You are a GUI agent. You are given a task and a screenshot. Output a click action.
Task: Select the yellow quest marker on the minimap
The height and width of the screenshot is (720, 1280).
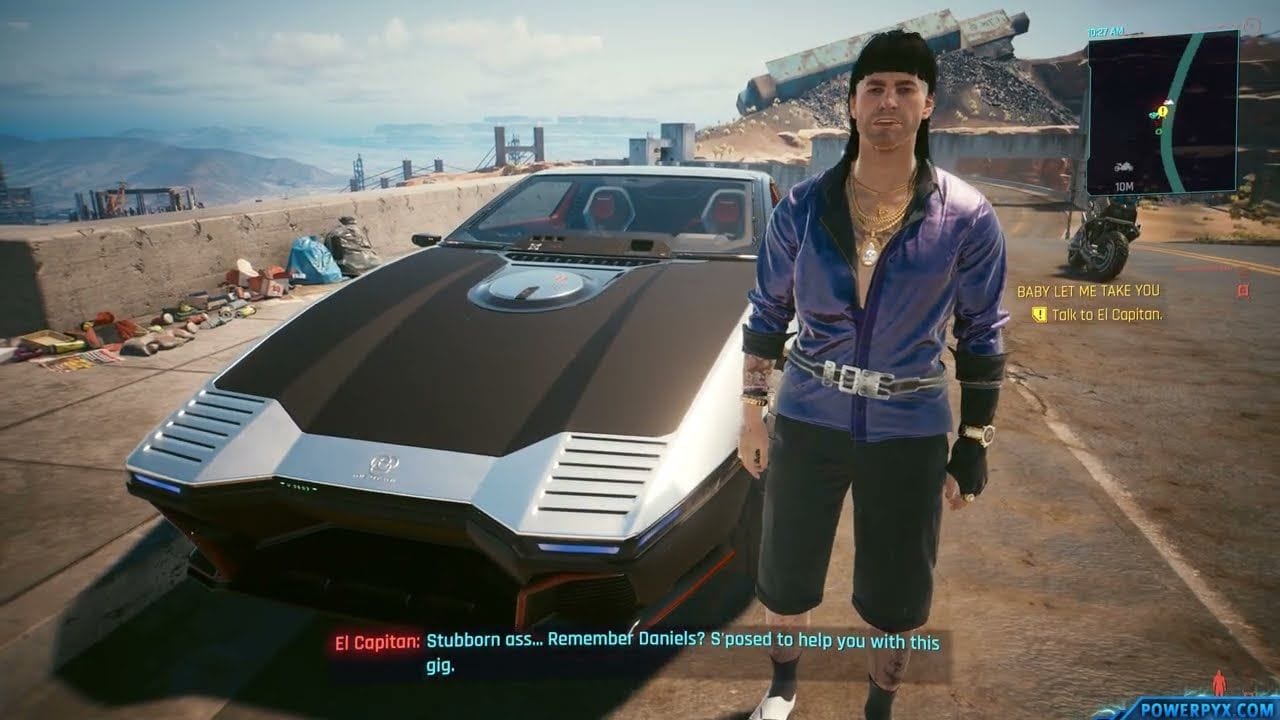click(1162, 112)
